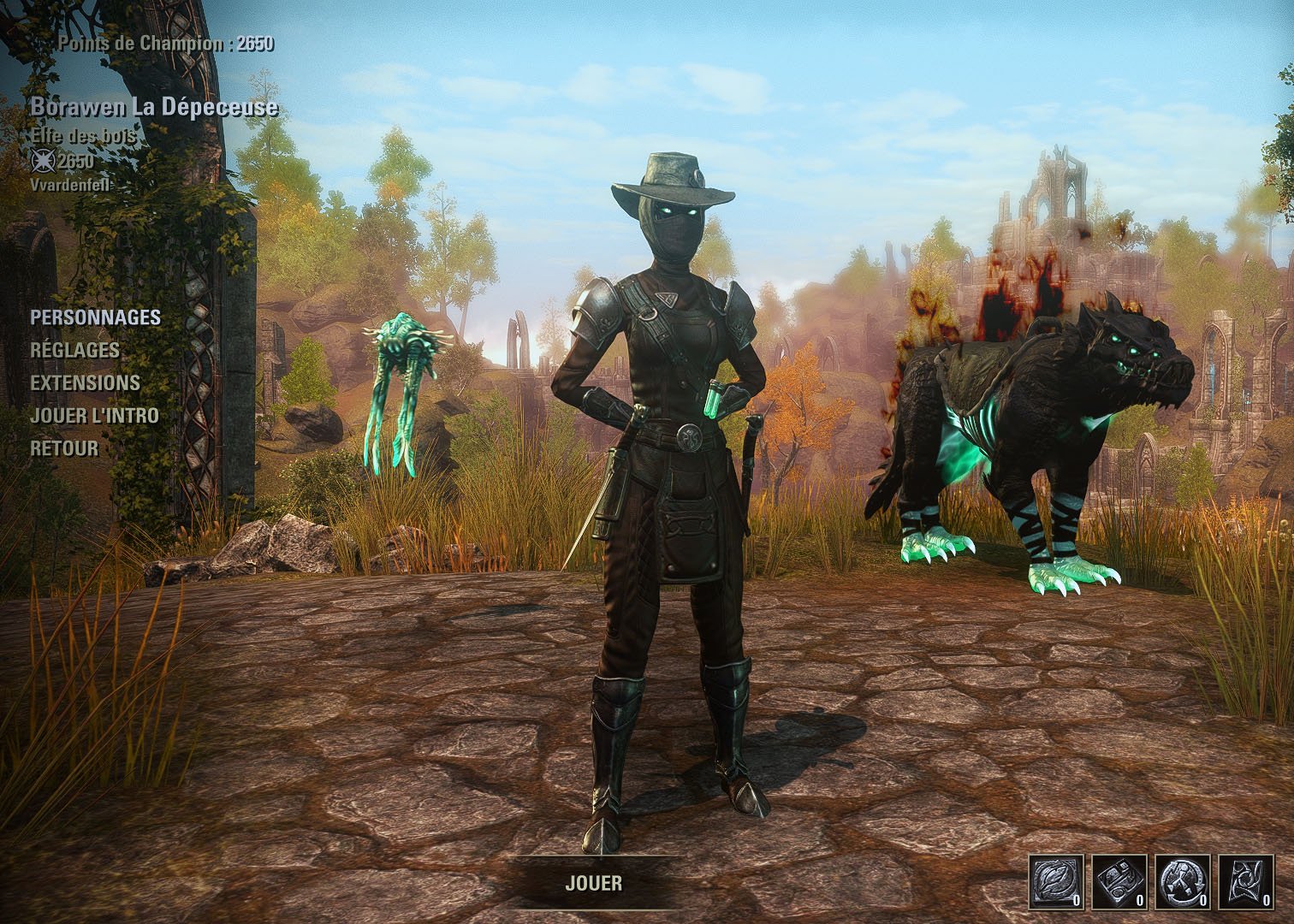Go back with Retour
1294x924 pixels.
coord(64,448)
